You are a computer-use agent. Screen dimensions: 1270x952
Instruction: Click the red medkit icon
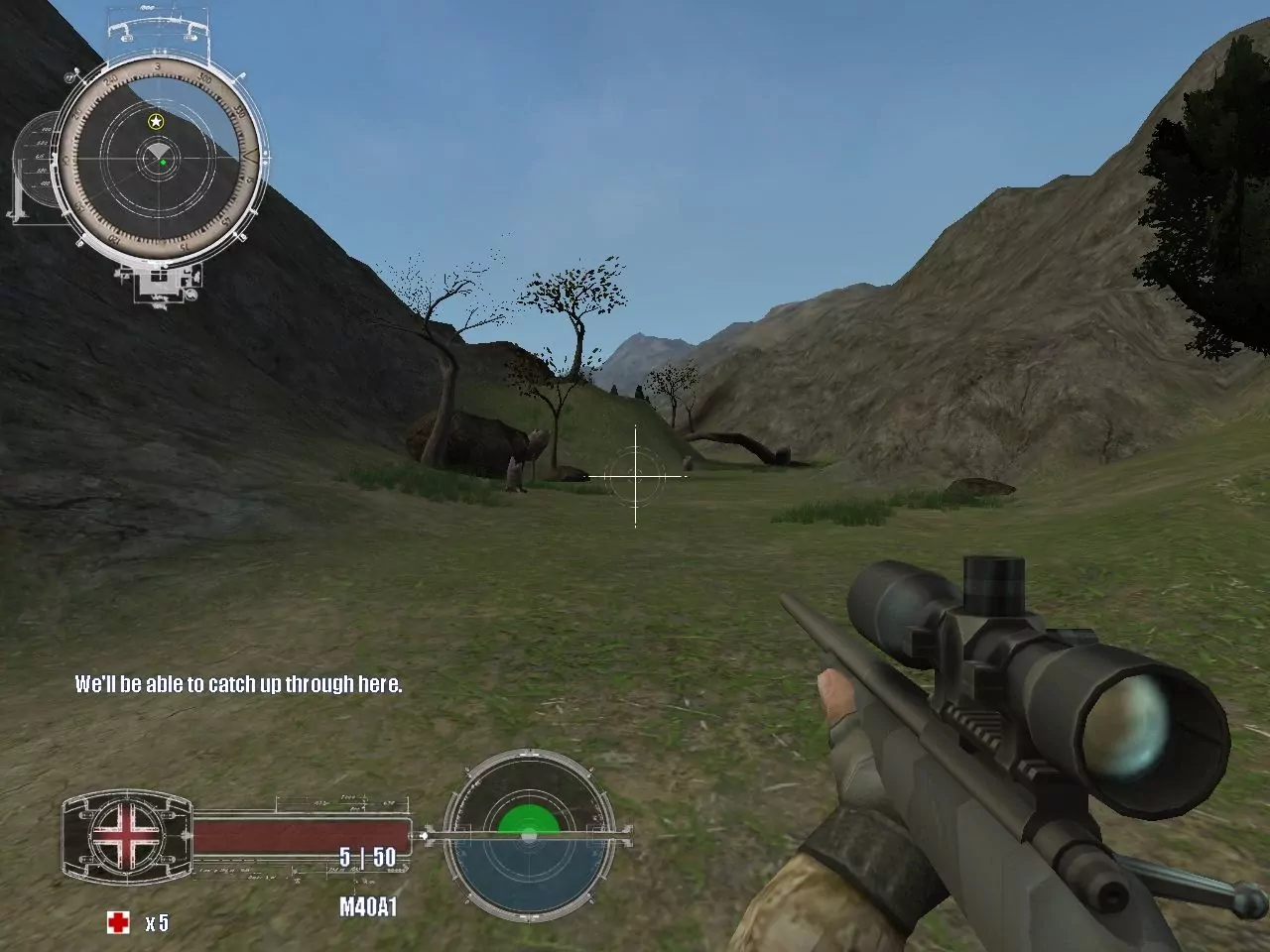point(118,922)
